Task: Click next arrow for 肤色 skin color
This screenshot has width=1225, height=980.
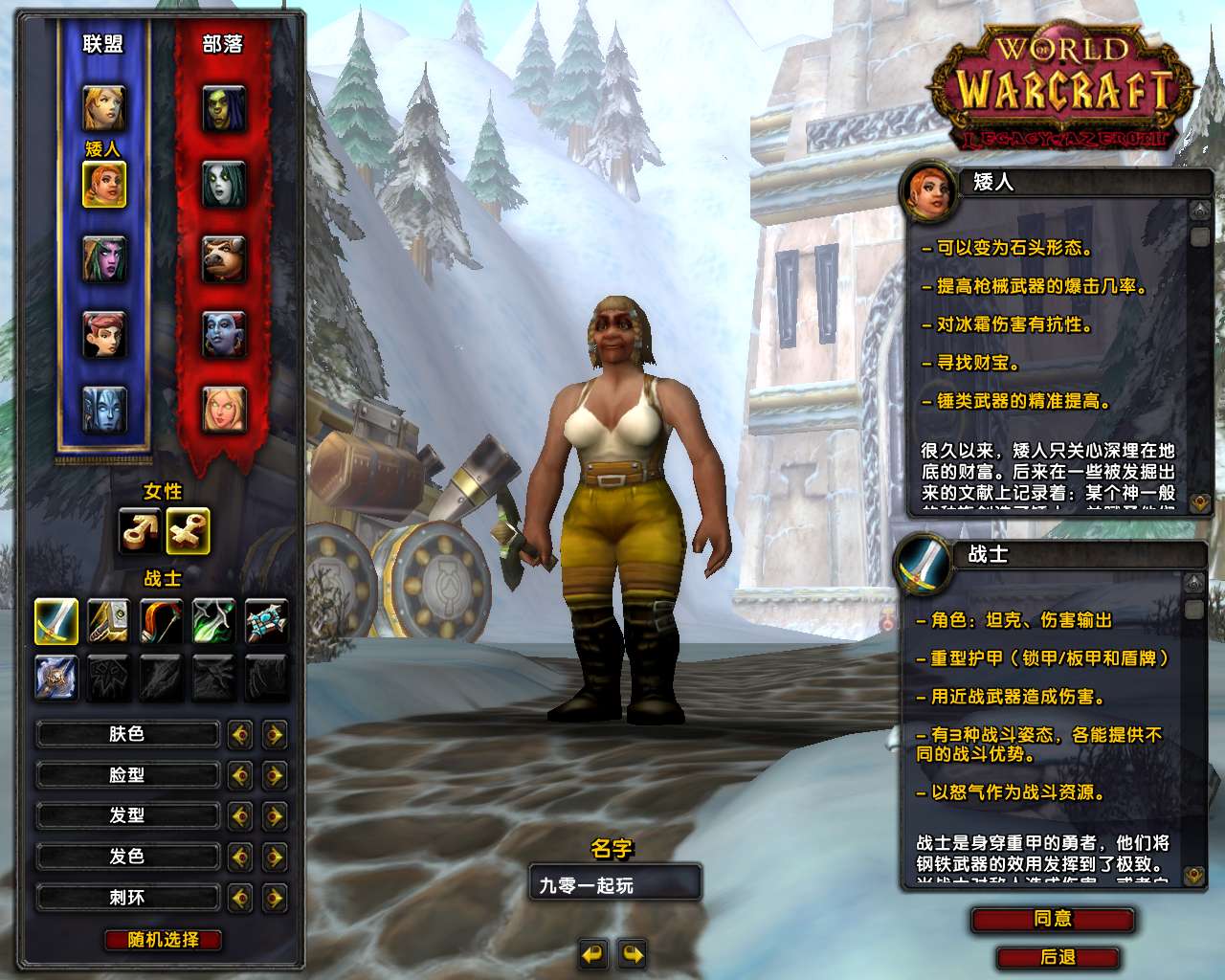Action: (275, 735)
